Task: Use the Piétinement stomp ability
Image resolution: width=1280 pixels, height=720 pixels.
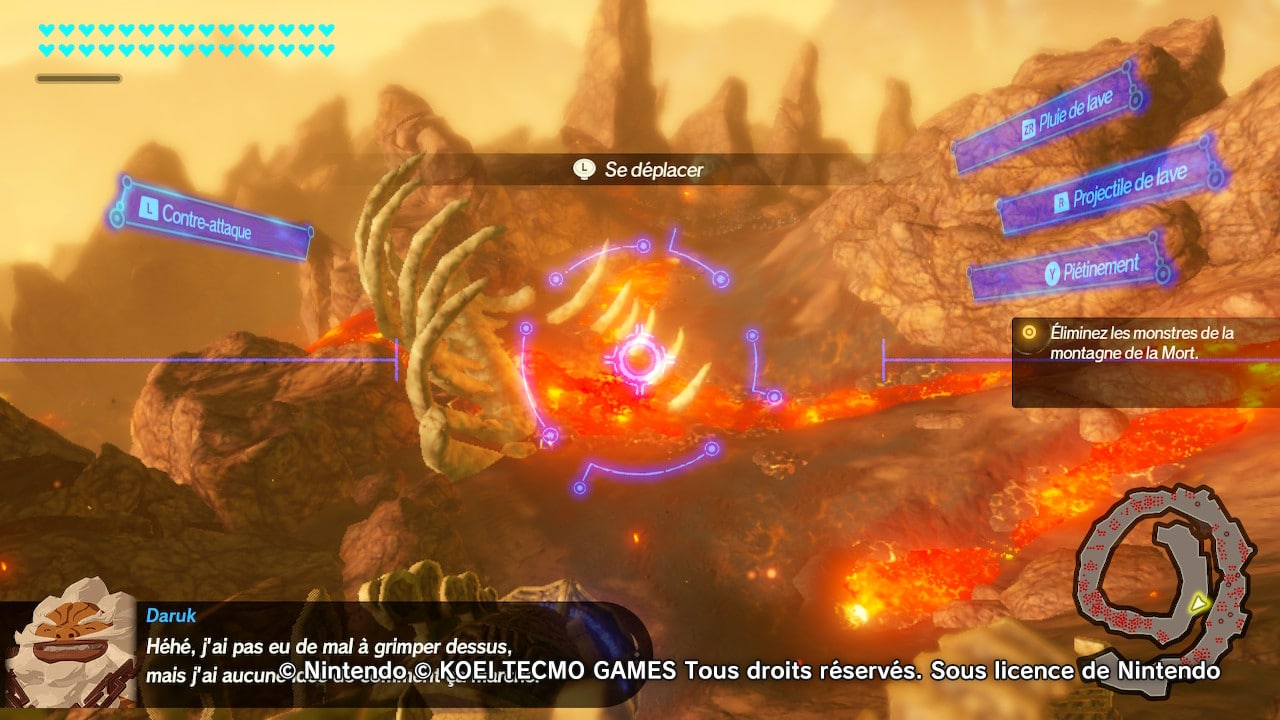Action: tap(1071, 268)
